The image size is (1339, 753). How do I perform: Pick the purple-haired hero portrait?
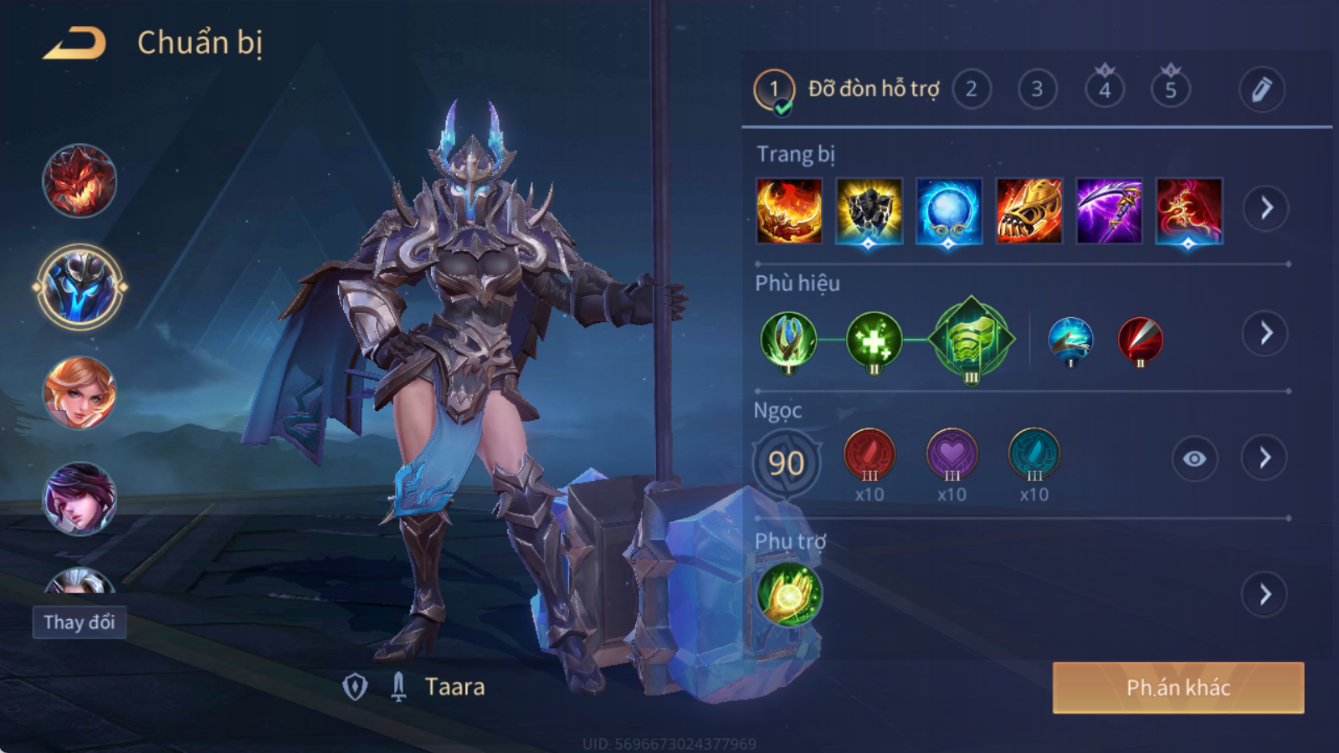[x=80, y=497]
